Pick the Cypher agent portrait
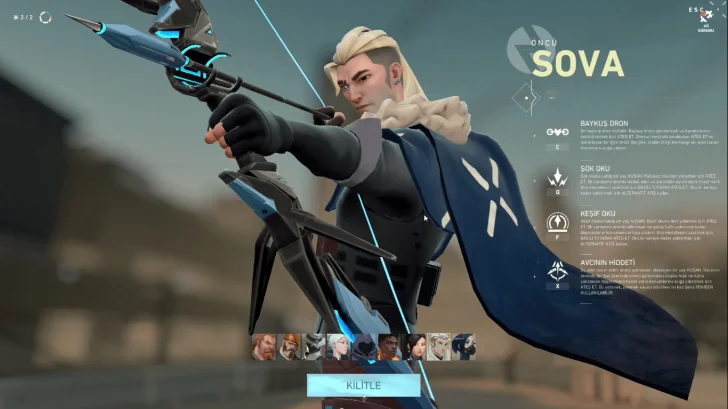 [314, 346]
